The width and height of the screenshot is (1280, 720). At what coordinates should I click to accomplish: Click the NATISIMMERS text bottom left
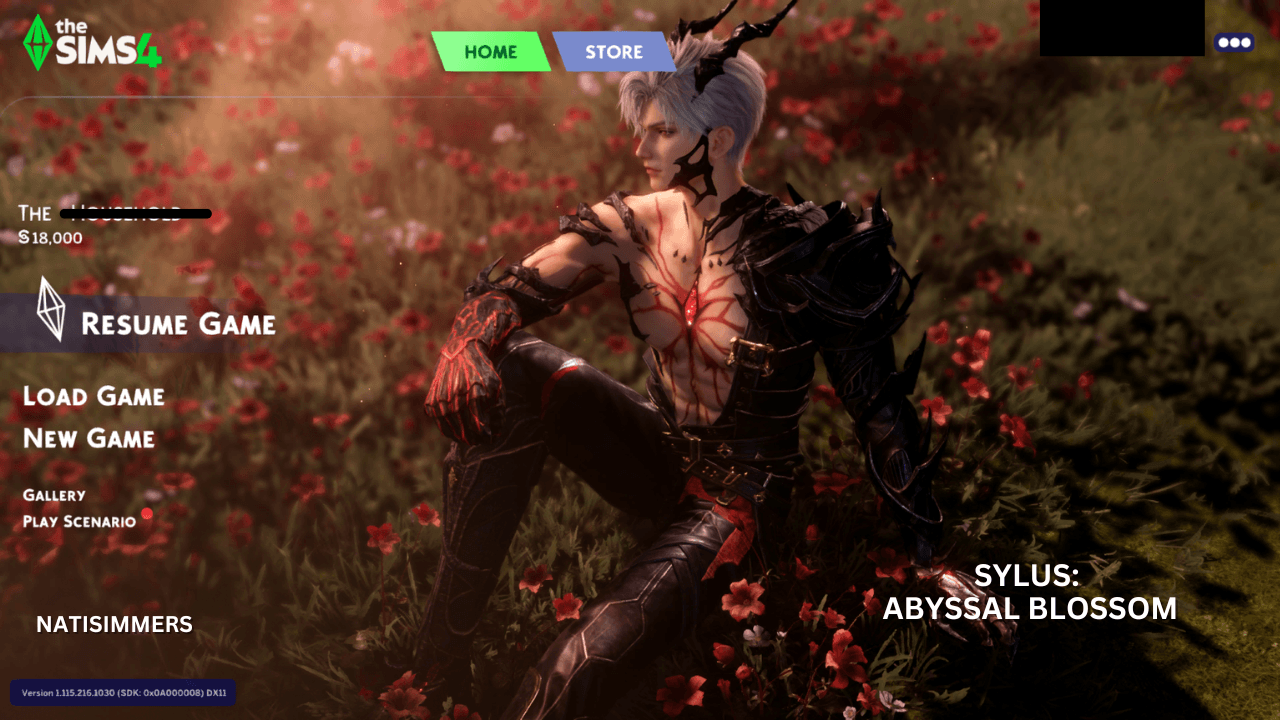point(113,624)
